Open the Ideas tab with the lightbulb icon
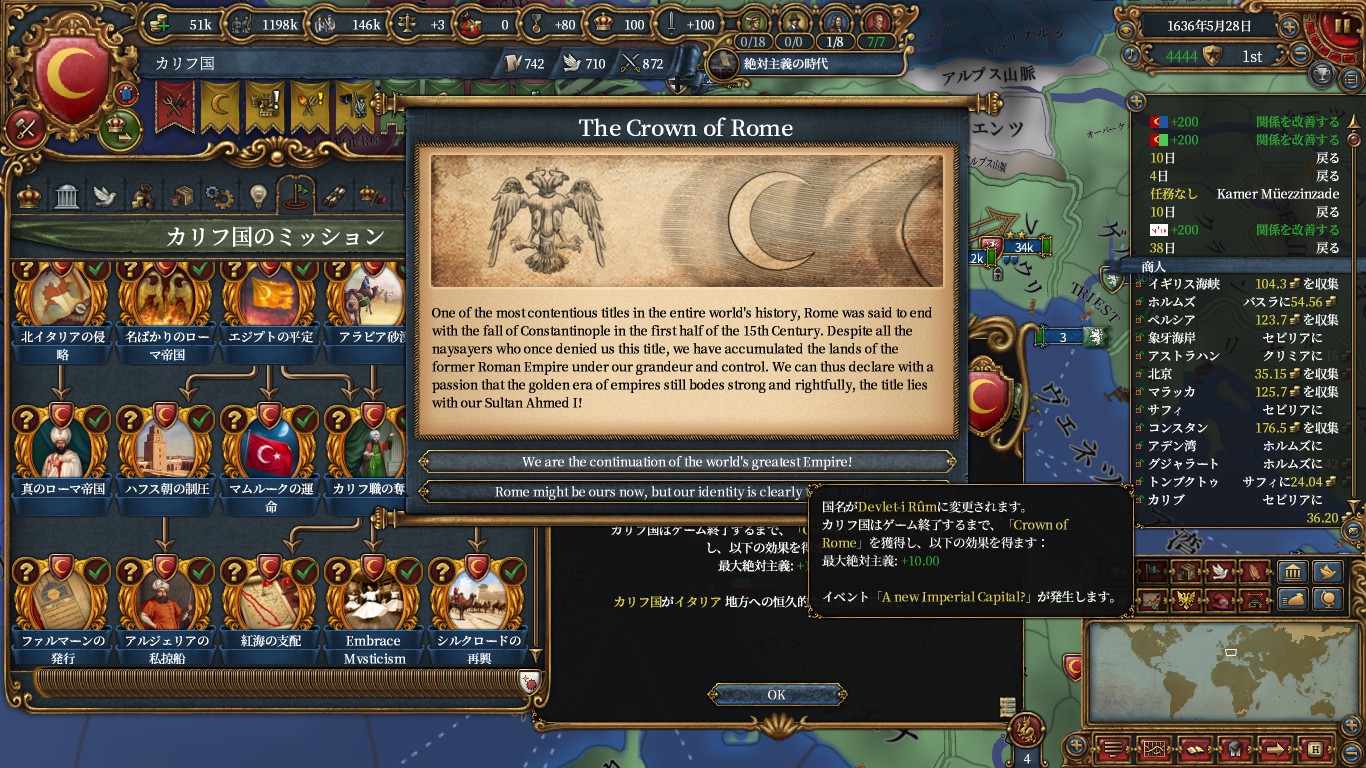 pos(256,195)
